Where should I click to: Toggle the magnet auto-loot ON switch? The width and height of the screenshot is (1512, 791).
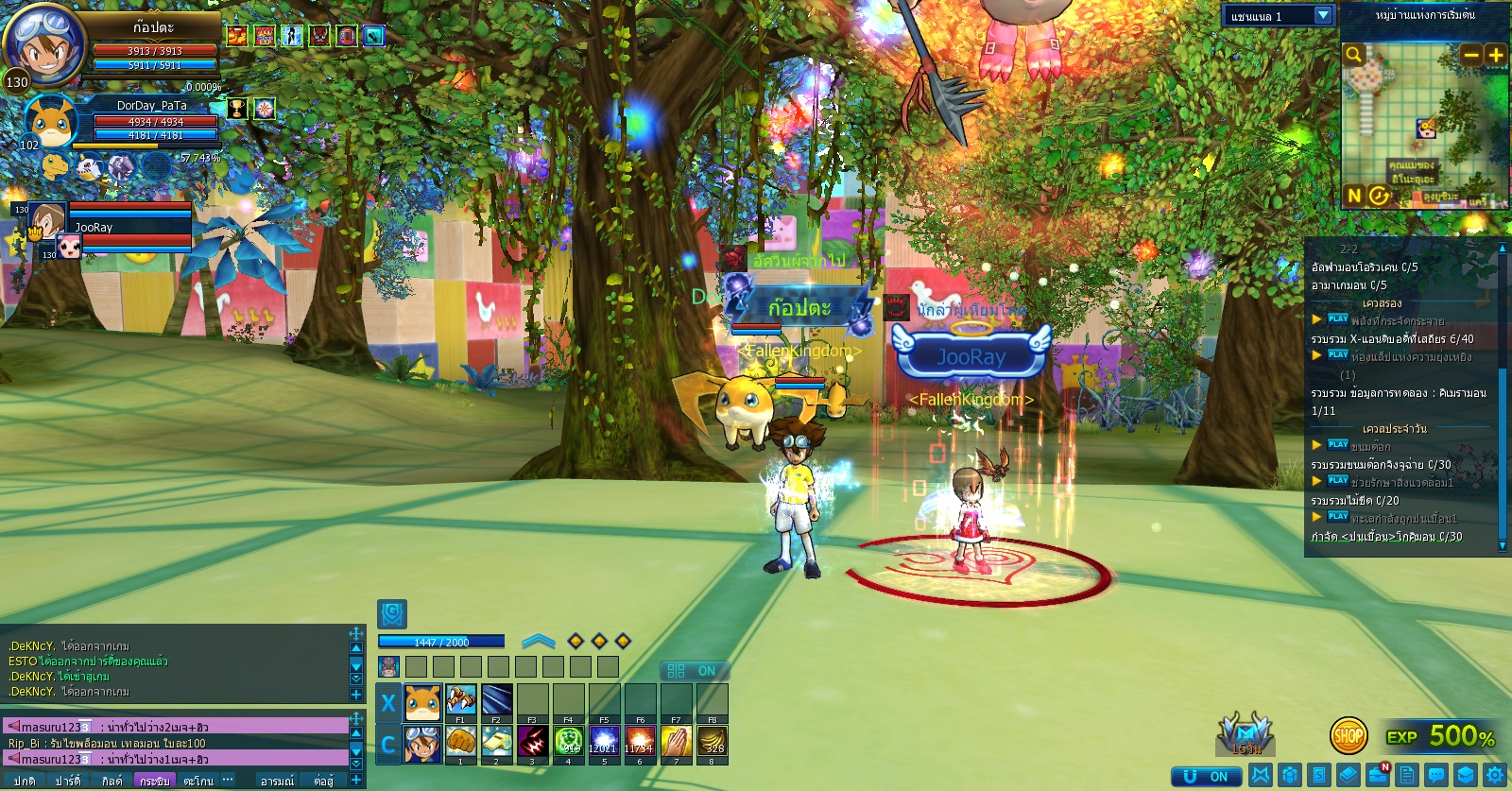click(1206, 777)
